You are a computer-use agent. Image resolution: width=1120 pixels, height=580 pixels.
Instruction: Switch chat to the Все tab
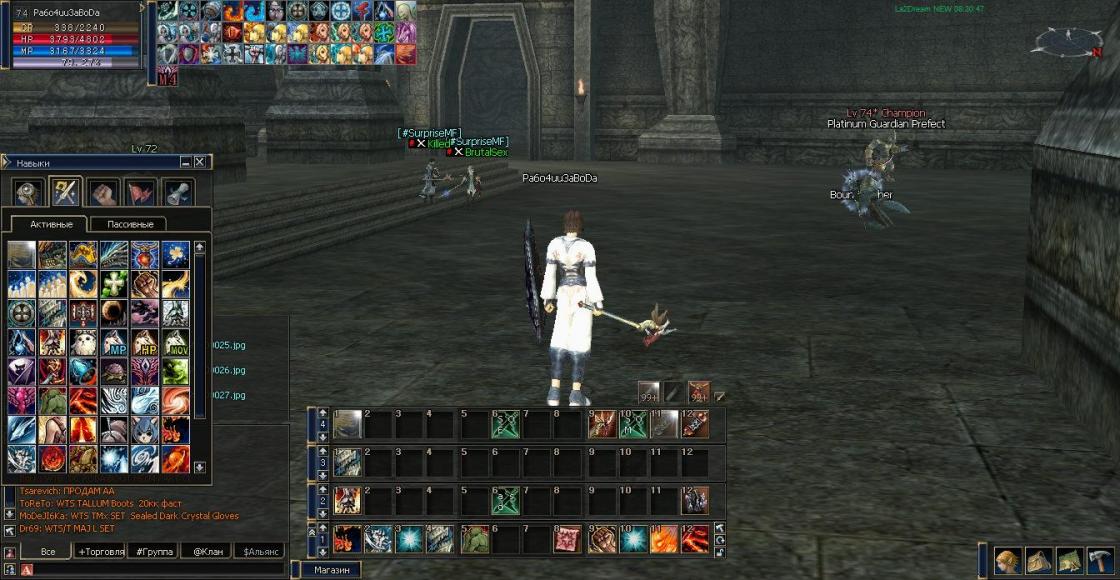[46, 551]
